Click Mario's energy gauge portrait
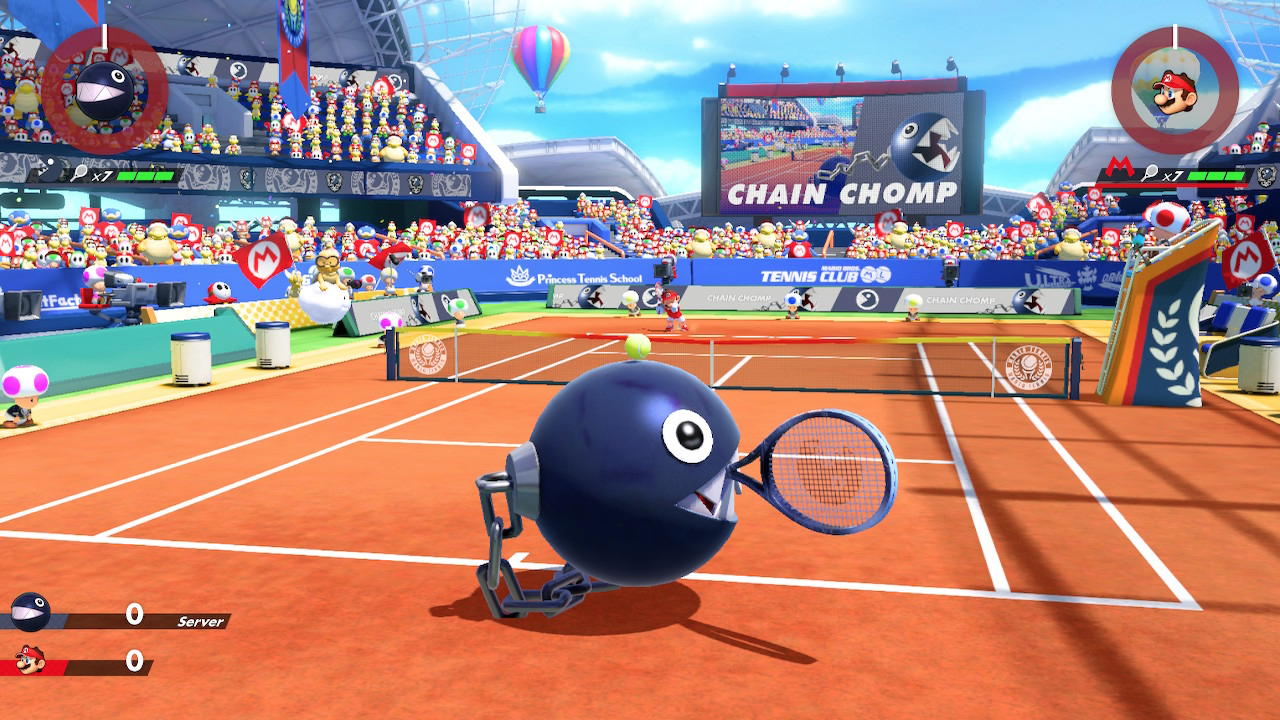 click(1175, 91)
